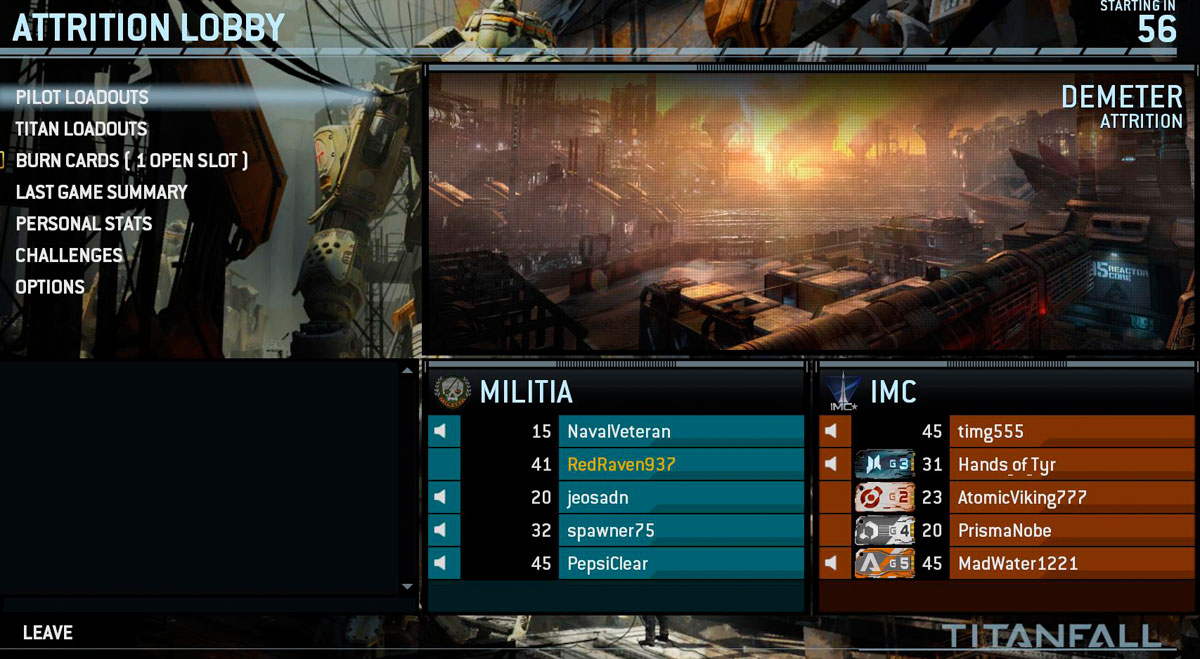This screenshot has height=659, width=1200.
Task: Click PepsiClear player entry
Action: (608, 563)
